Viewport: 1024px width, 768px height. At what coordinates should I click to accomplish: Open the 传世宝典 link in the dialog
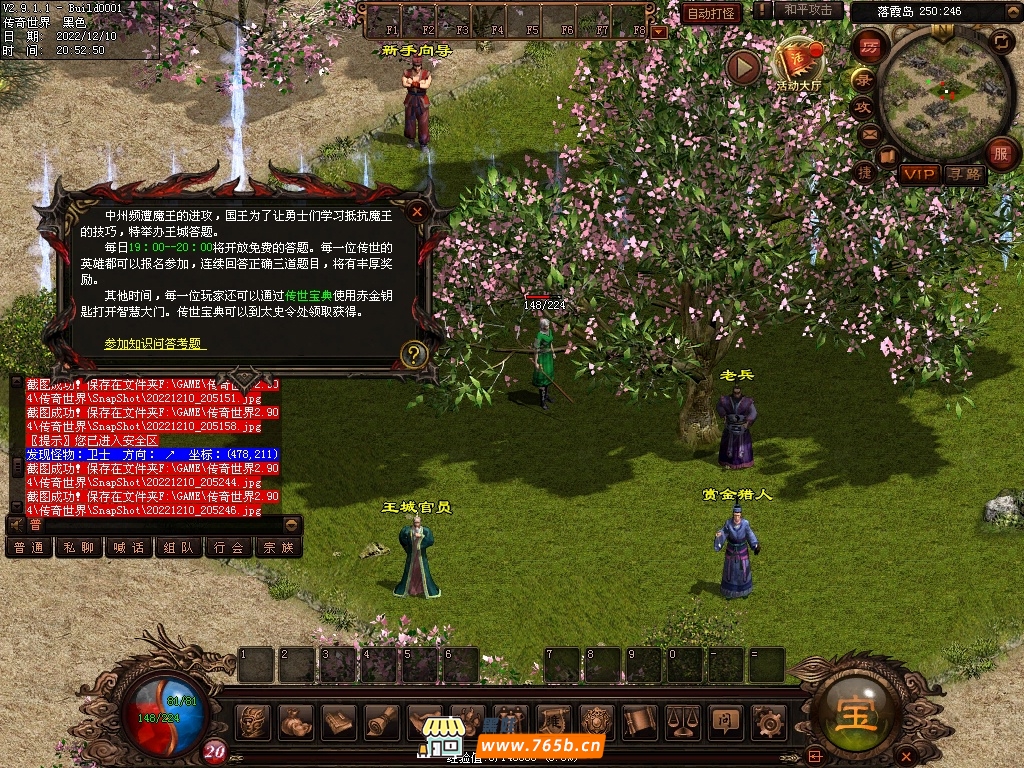tap(307, 295)
